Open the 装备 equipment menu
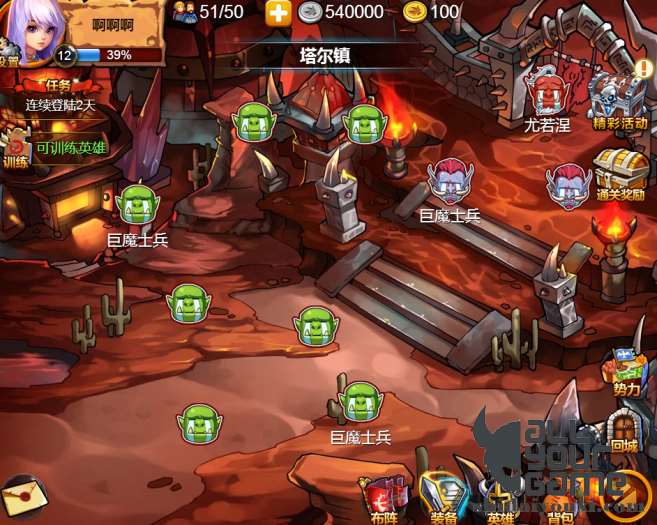657x525 pixels. [444, 497]
